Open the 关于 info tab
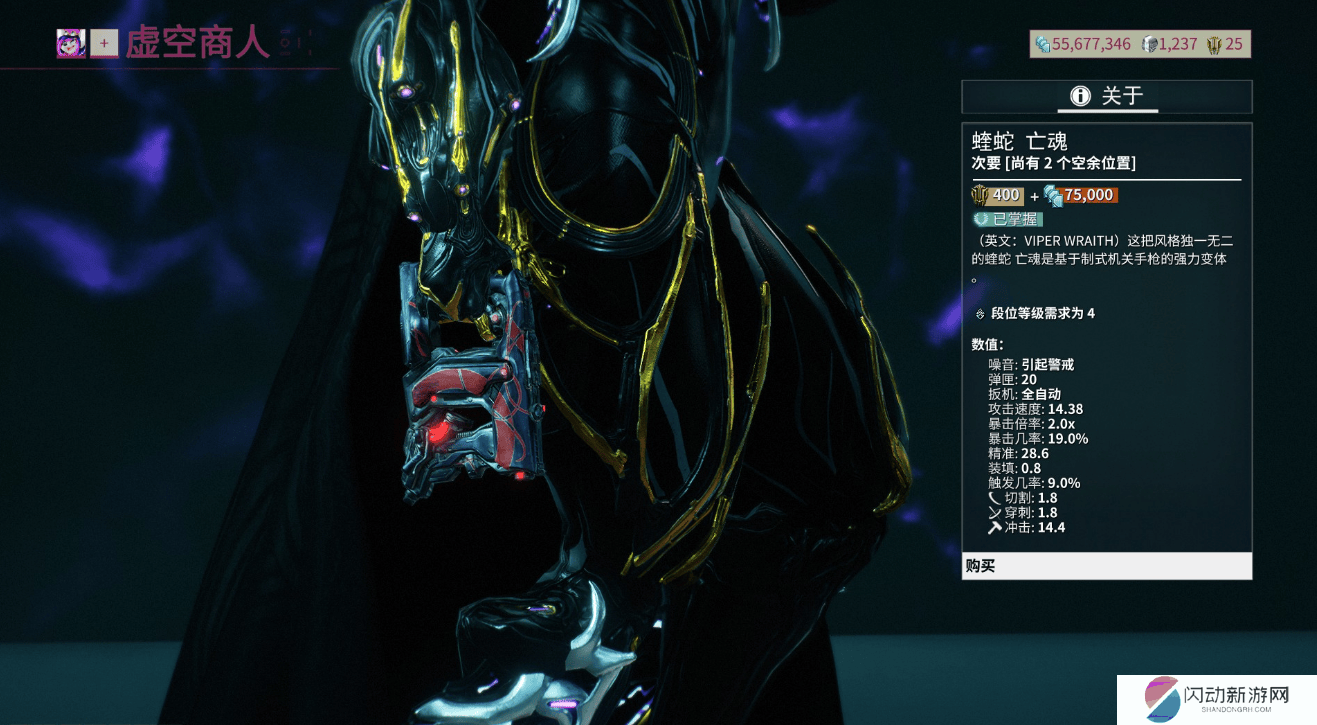The image size is (1317, 725). point(1106,96)
